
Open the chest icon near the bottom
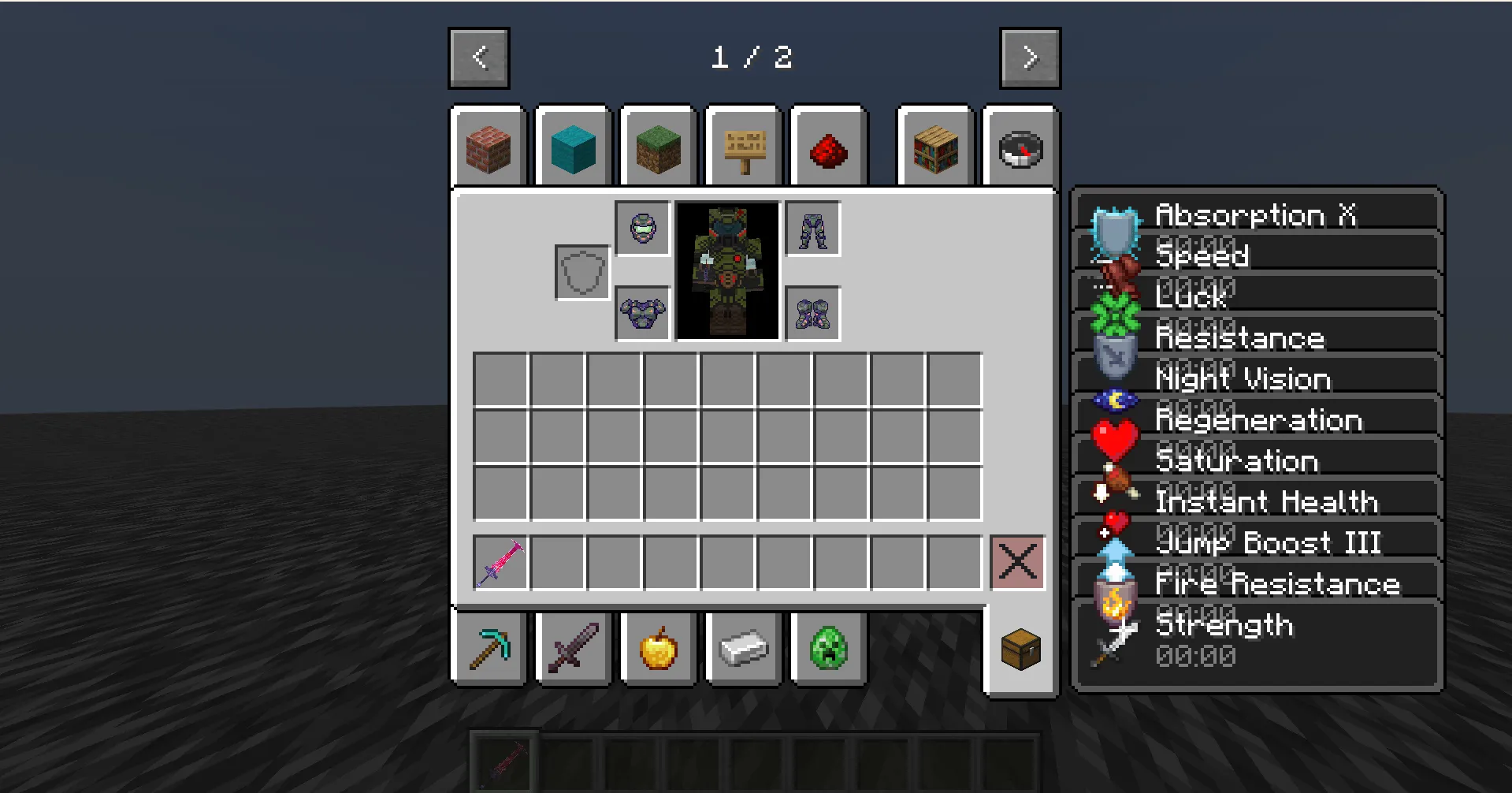click(x=1022, y=650)
